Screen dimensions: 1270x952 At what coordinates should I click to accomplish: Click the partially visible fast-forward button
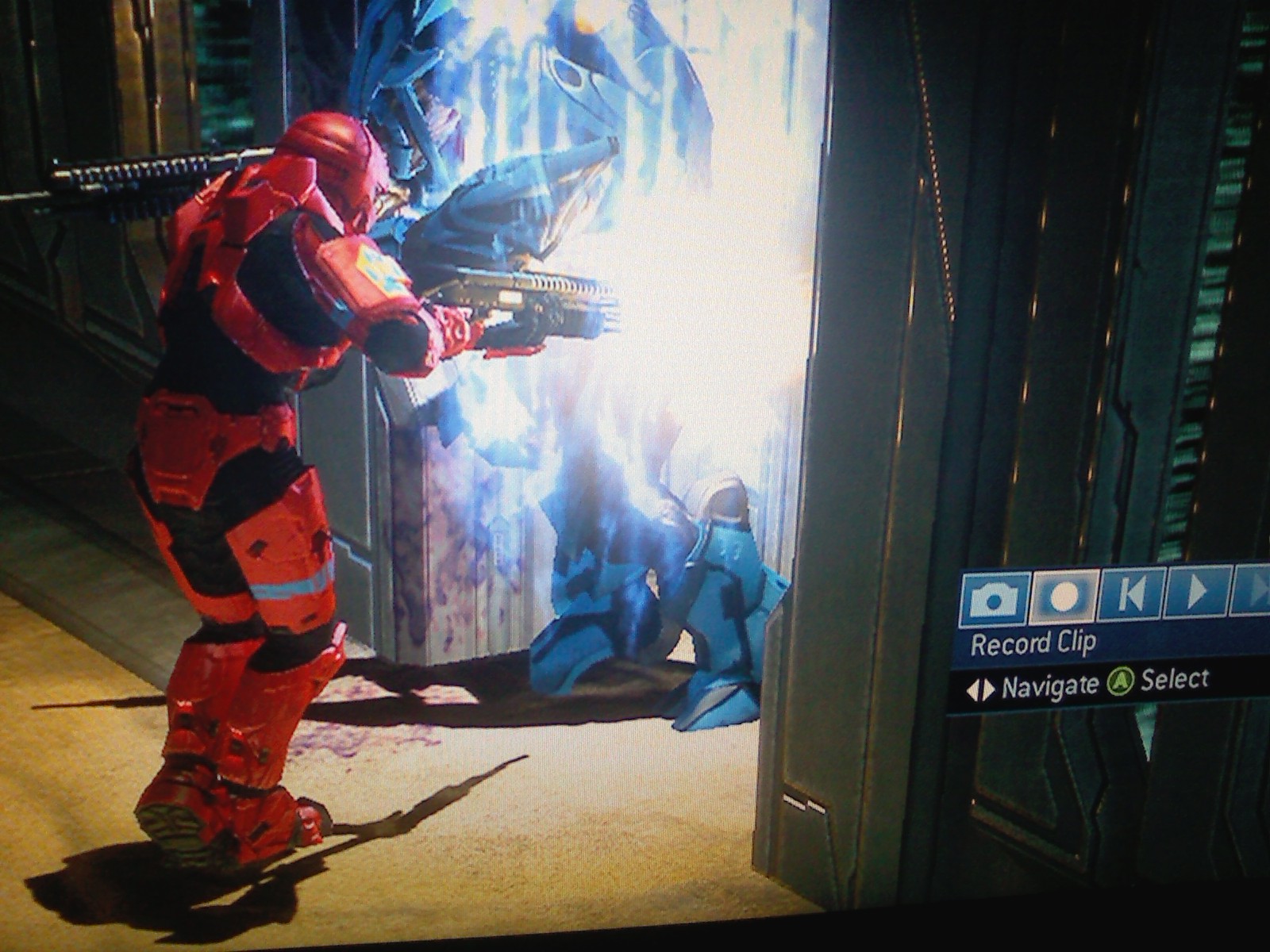(1253, 589)
